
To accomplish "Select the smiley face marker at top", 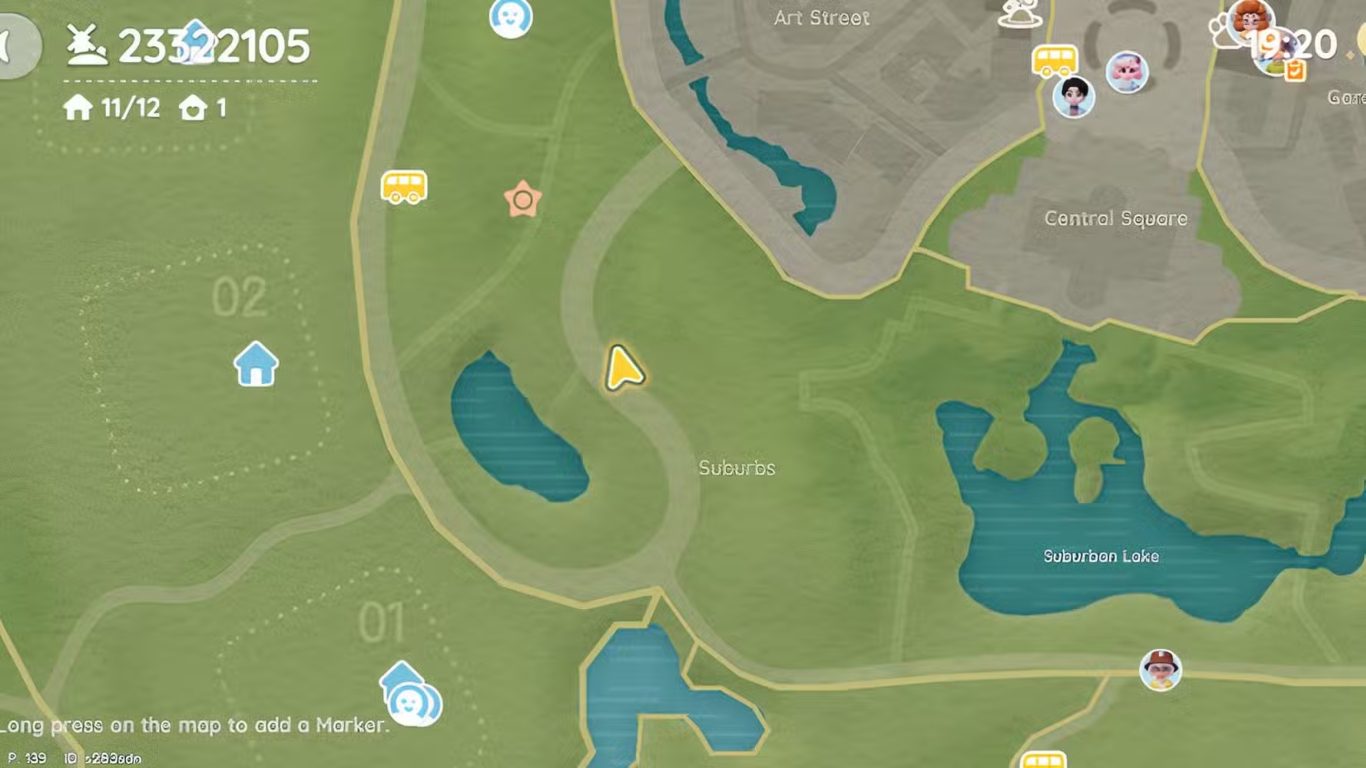I will (510, 16).
